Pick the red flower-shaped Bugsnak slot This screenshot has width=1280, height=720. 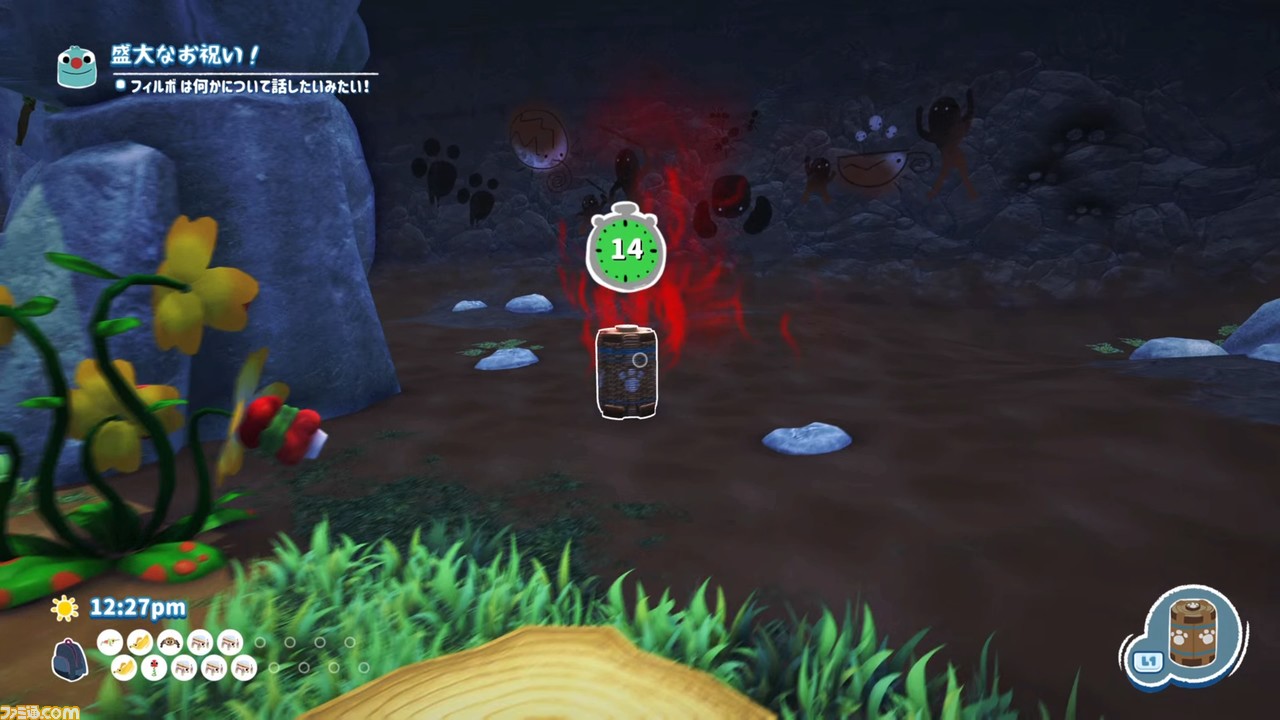pos(153,667)
